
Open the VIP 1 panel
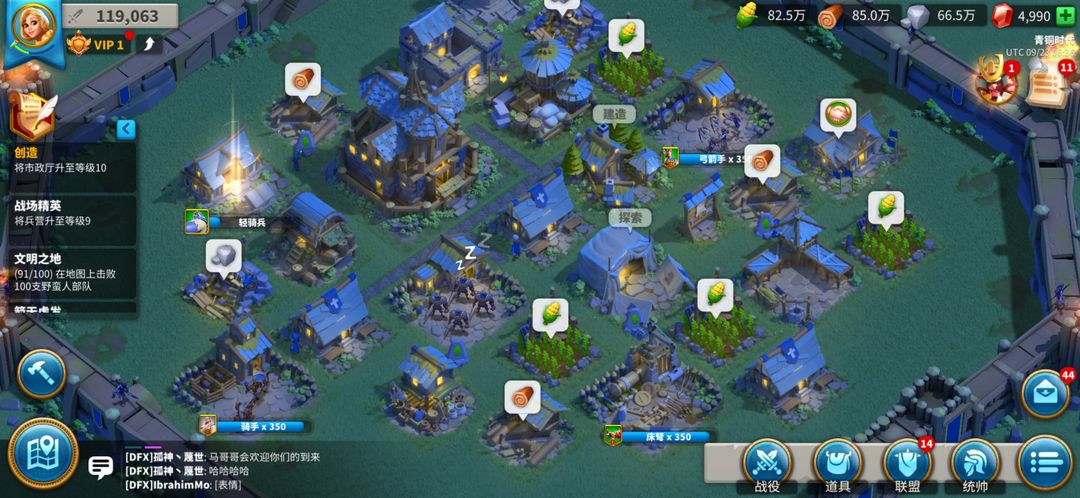[x=98, y=44]
